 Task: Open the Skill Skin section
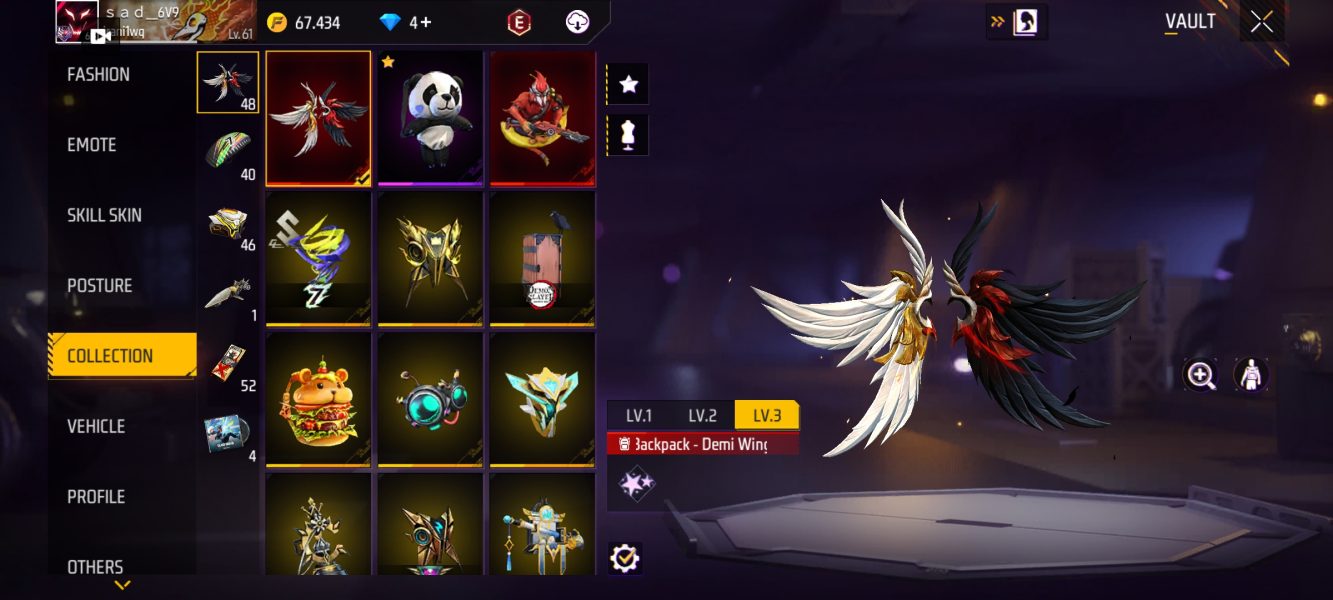pos(104,215)
